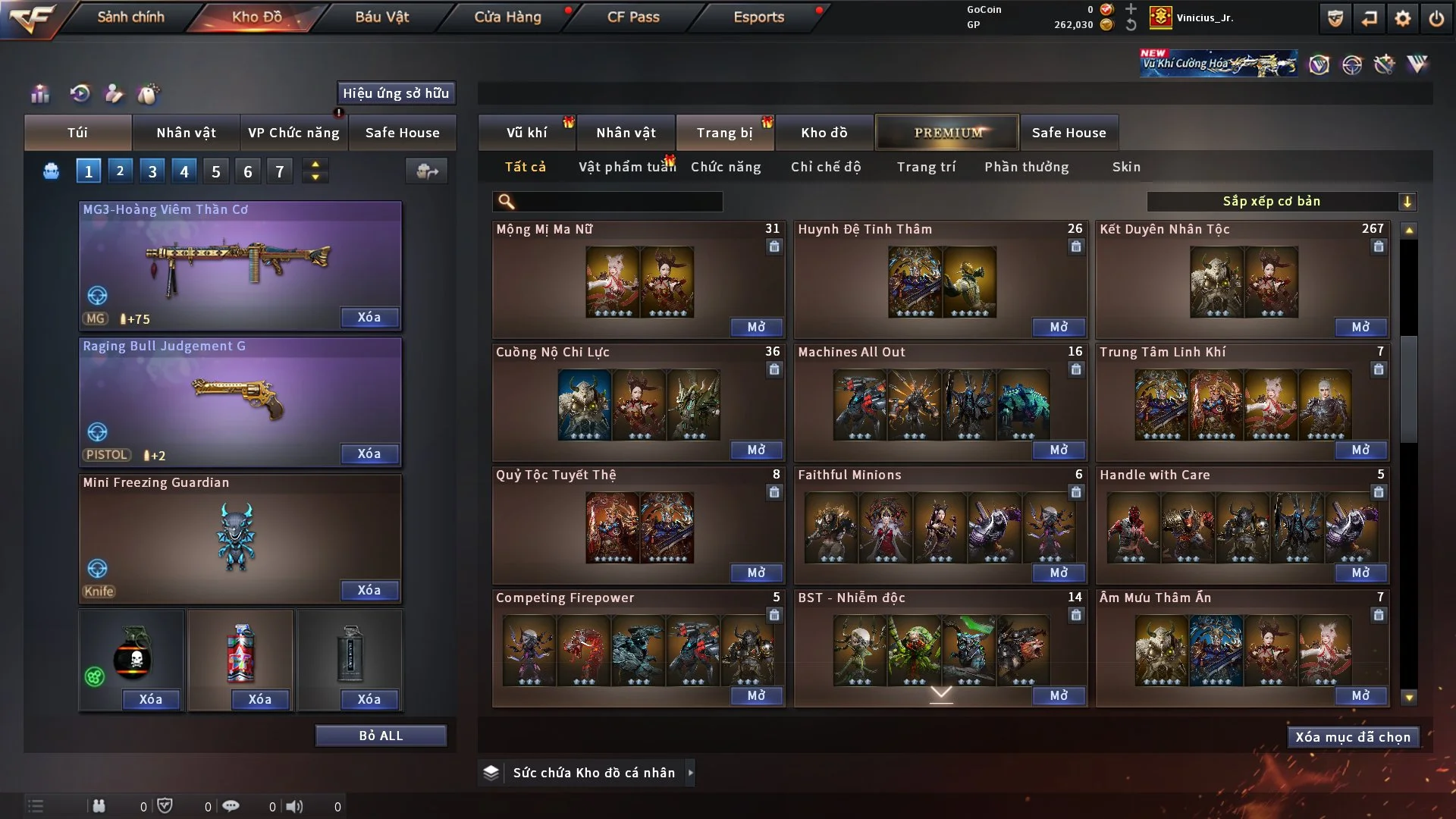Screen dimensions: 1456x819
Task: Open the Machines All Out box
Action: (1059, 450)
